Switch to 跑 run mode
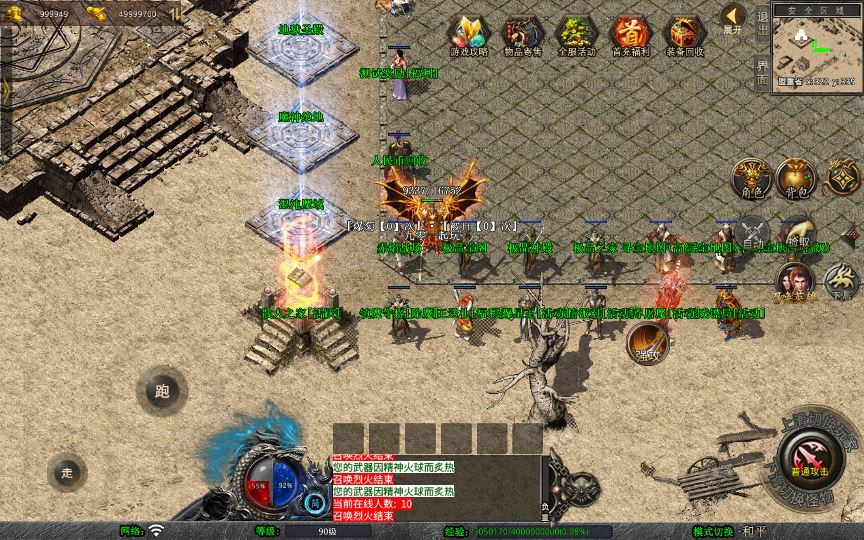The height and width of the screenshot is (540, 864). [x=162, y=391]
